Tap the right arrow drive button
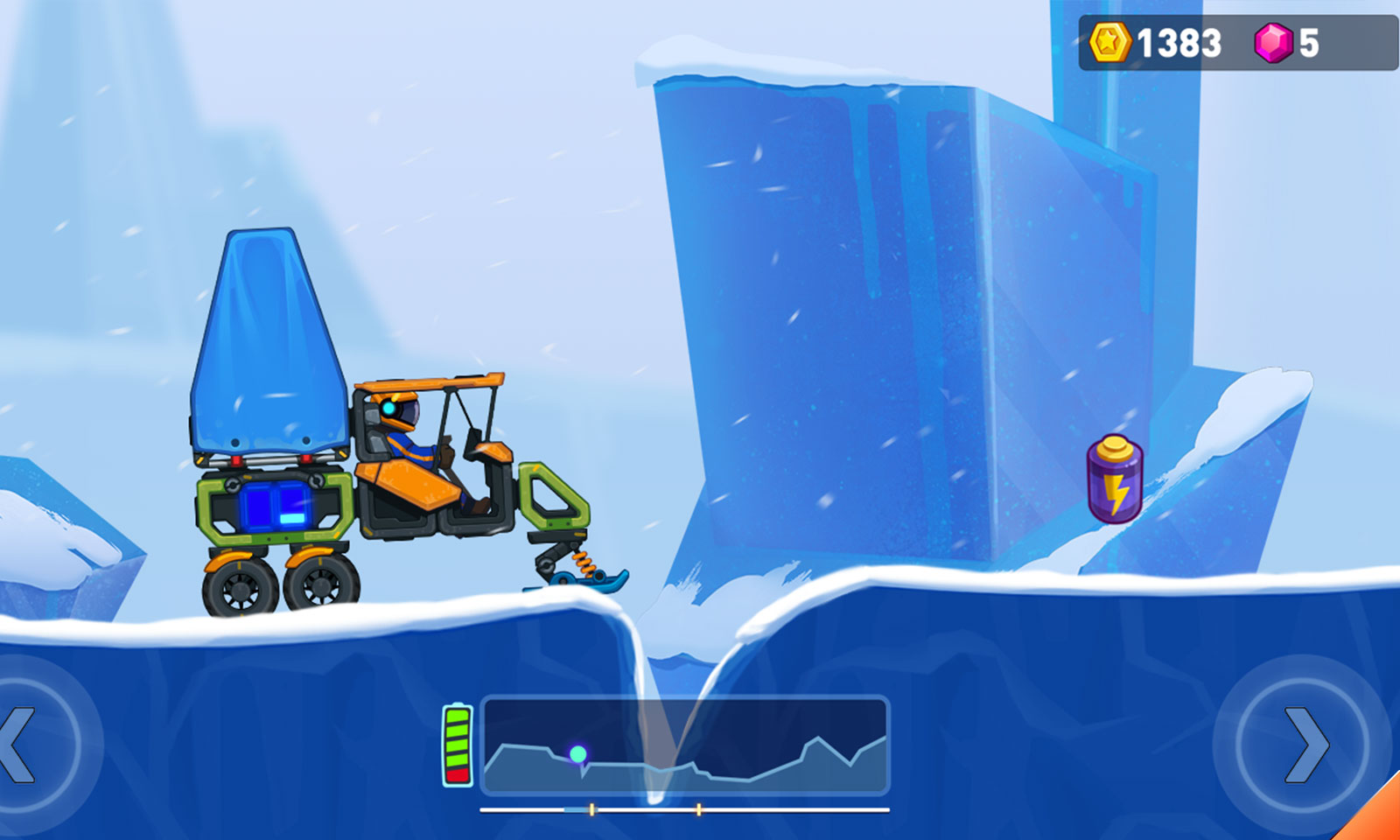Screen dimensions: 1400x840 pyautogui.click(x=1305, y=745)
